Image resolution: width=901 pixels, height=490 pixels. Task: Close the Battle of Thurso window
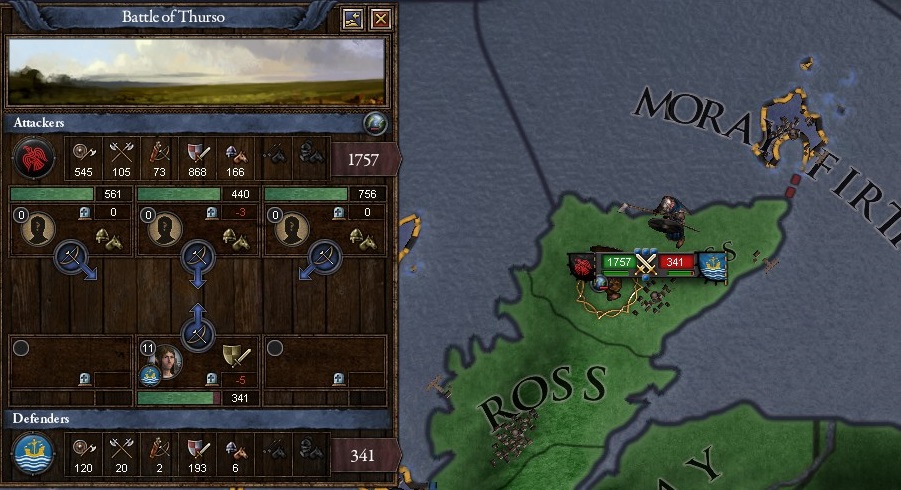pos(380,19)
